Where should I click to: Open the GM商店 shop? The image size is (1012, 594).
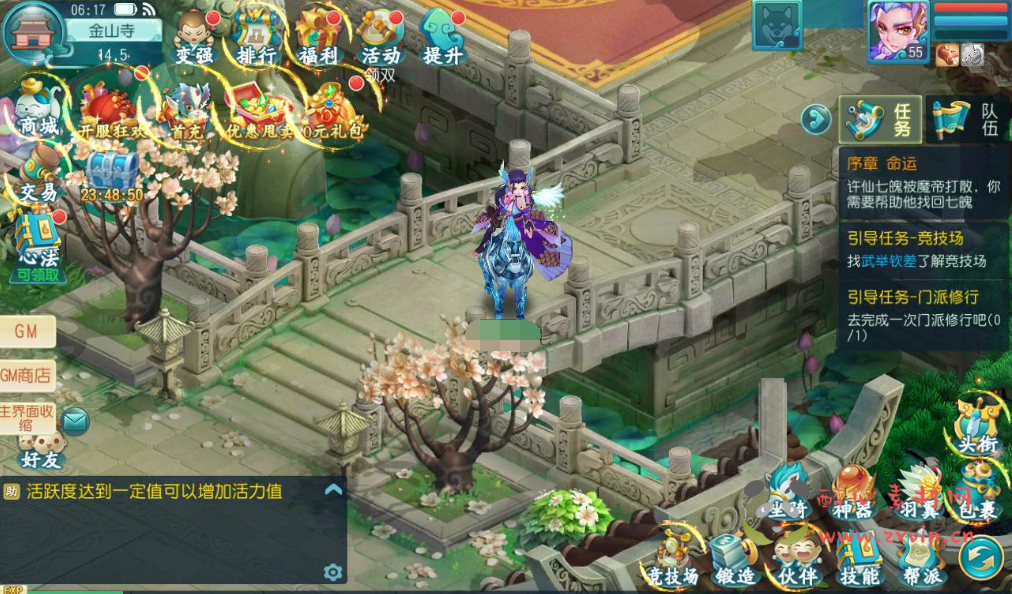point(27,375)
